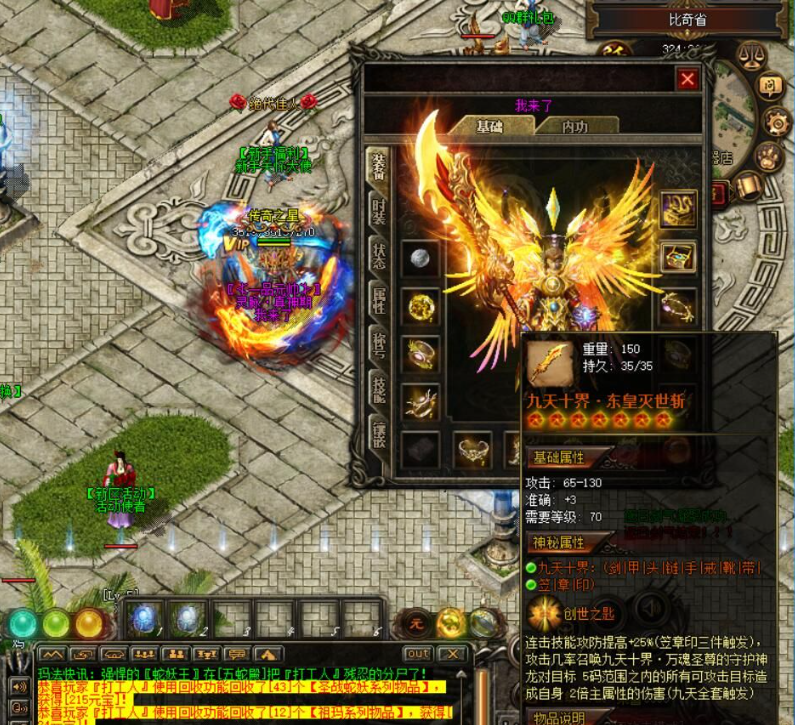Select the gray orb equipment slot

click(420, 258)
